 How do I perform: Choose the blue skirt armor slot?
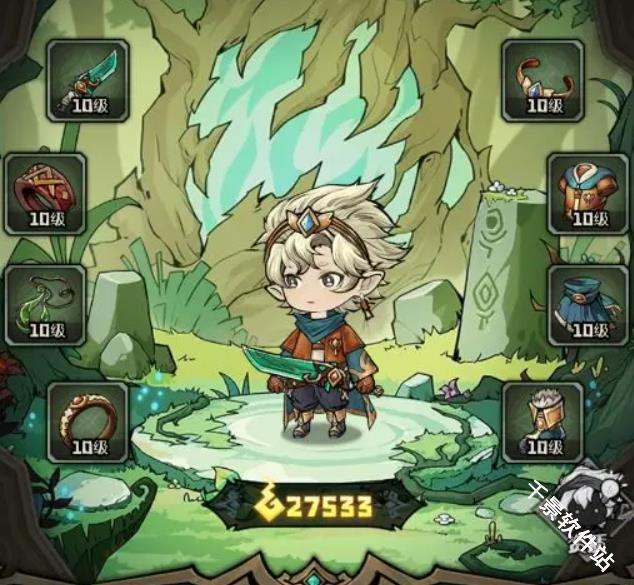point(588,305)
